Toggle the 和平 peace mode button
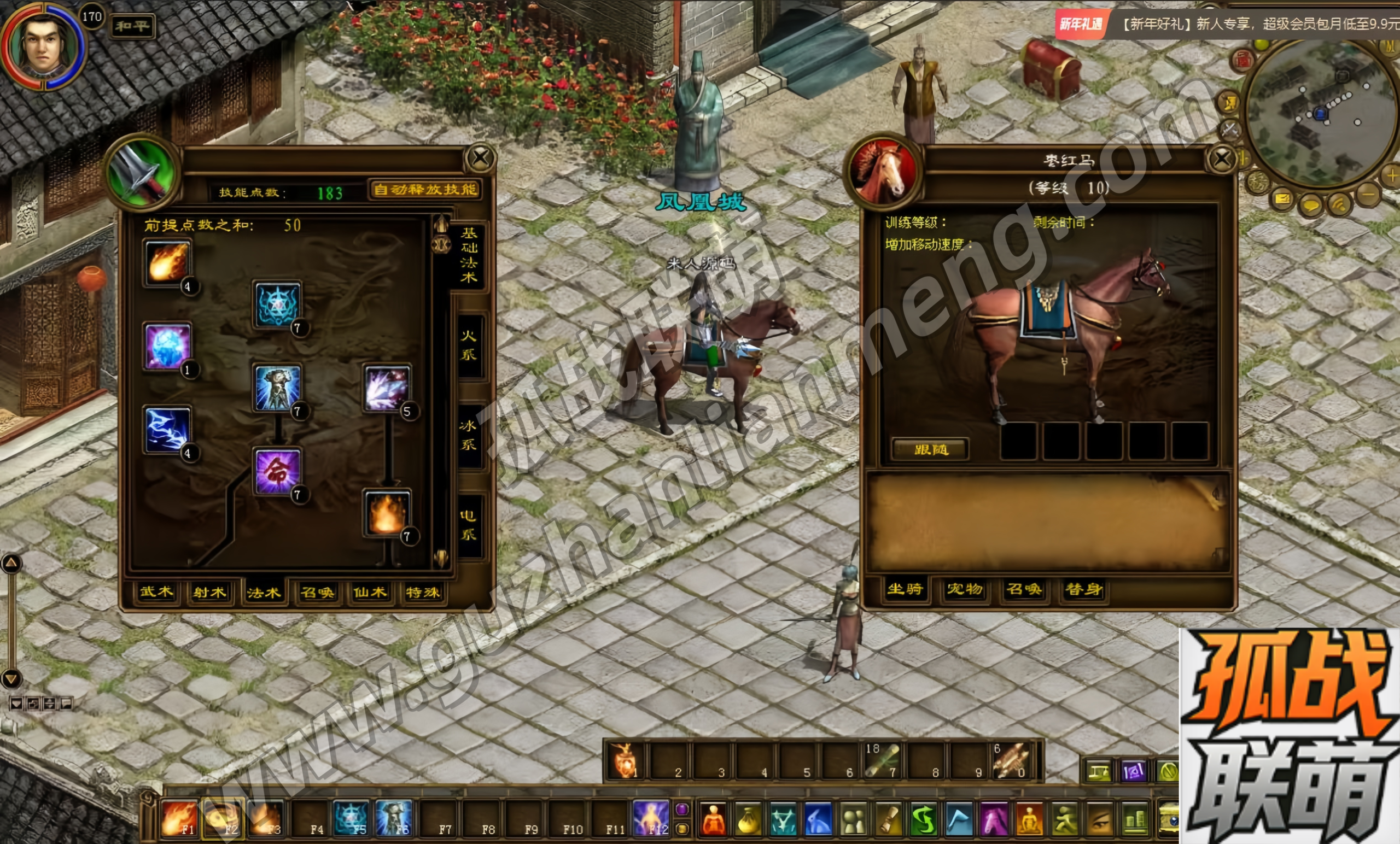This screenshot has height=844, width=1400. (132, 26)
